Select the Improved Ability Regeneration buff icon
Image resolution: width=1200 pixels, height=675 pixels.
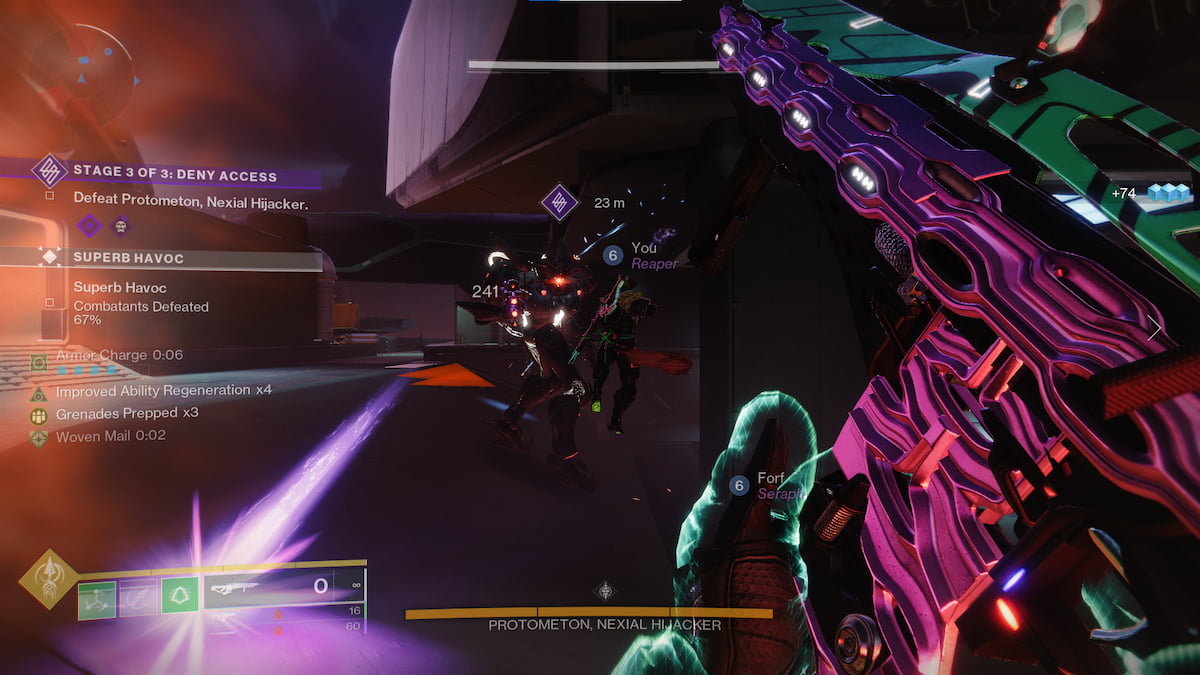coord(39,392)
